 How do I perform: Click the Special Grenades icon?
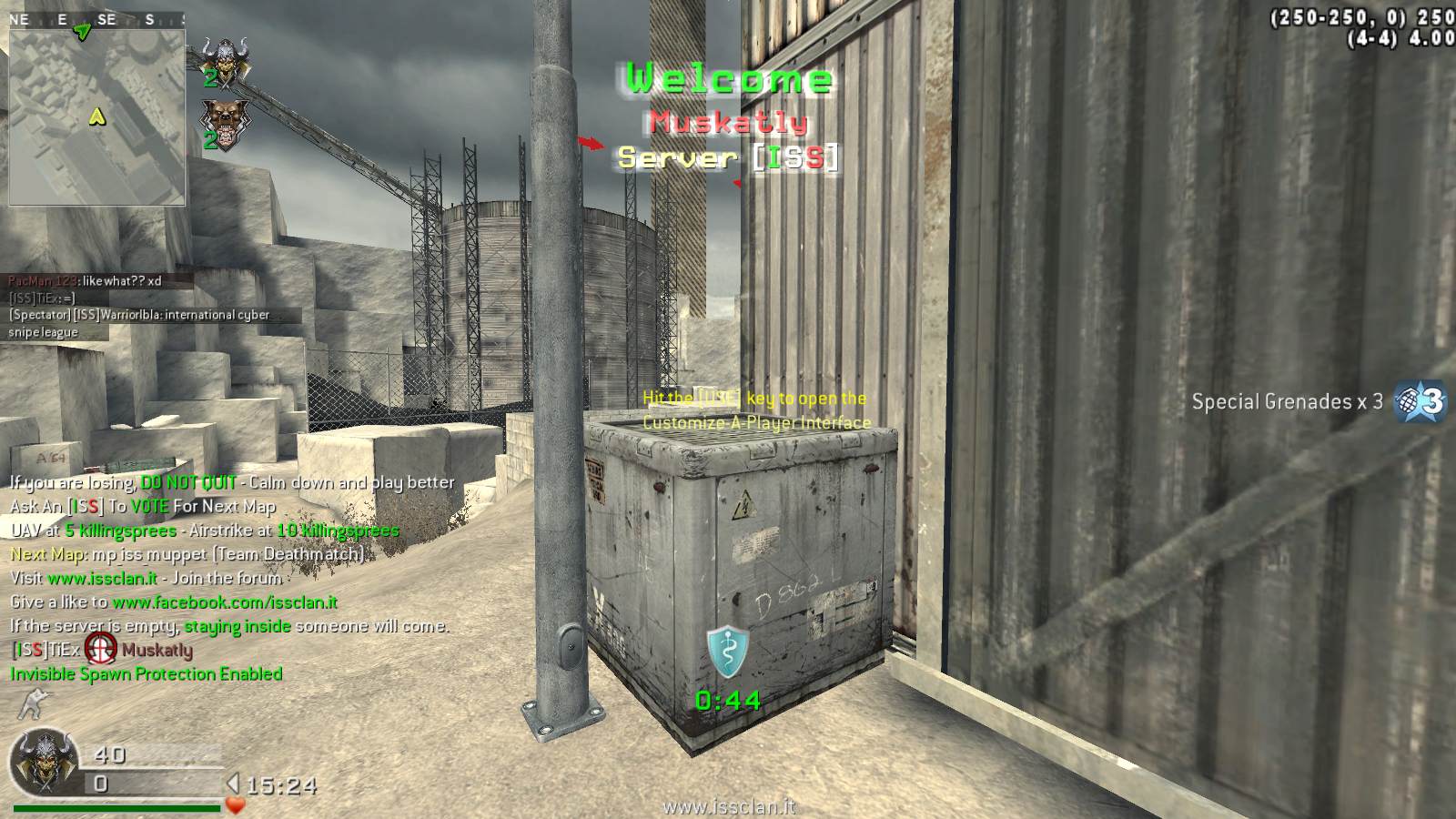point(1421,401)
